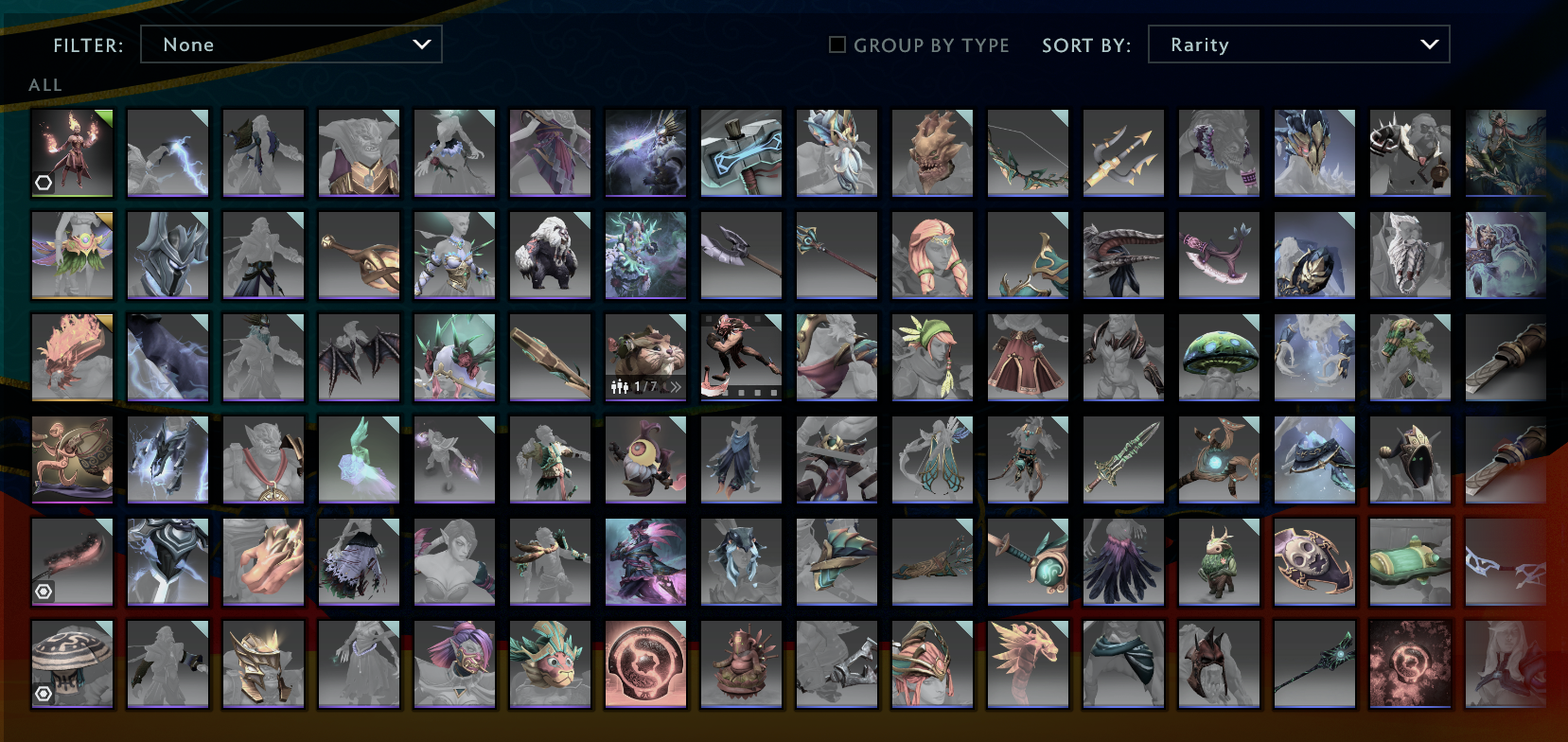
Task: Open the Sort By dropdown showing Rarity
Action: point(1298,44)
